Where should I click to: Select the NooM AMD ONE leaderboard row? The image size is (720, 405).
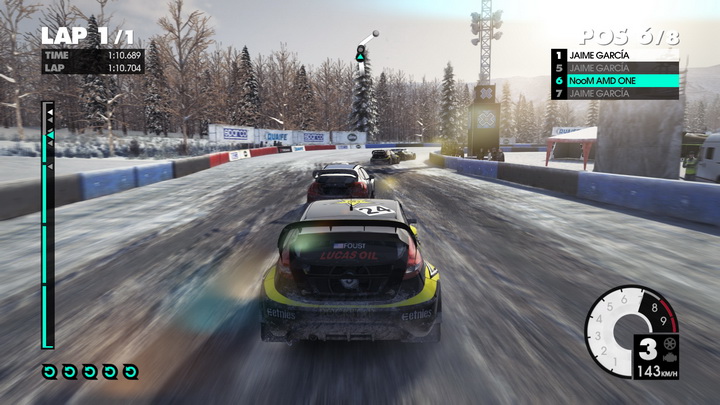(613, 80)
